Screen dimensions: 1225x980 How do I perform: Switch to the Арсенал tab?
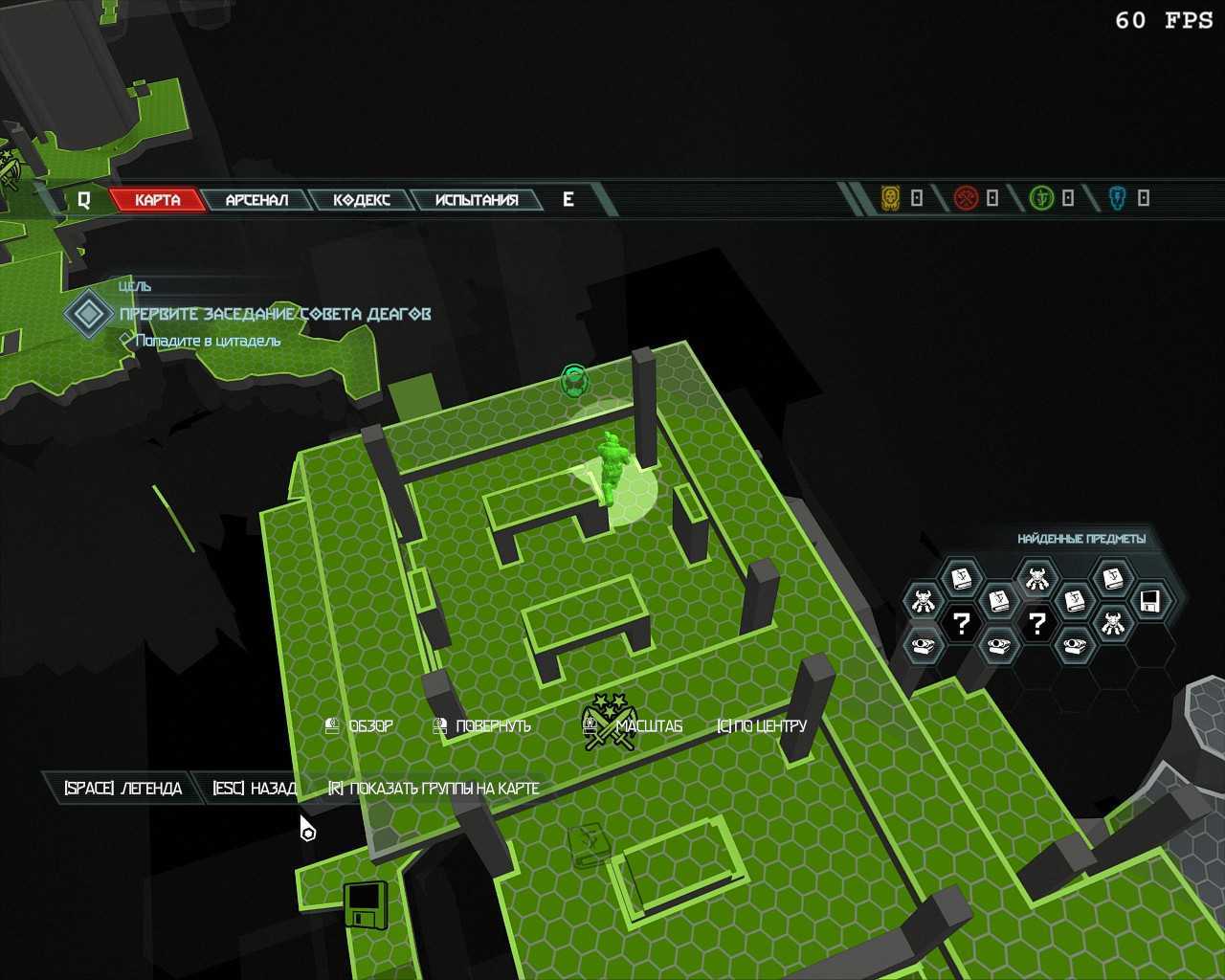256,200
